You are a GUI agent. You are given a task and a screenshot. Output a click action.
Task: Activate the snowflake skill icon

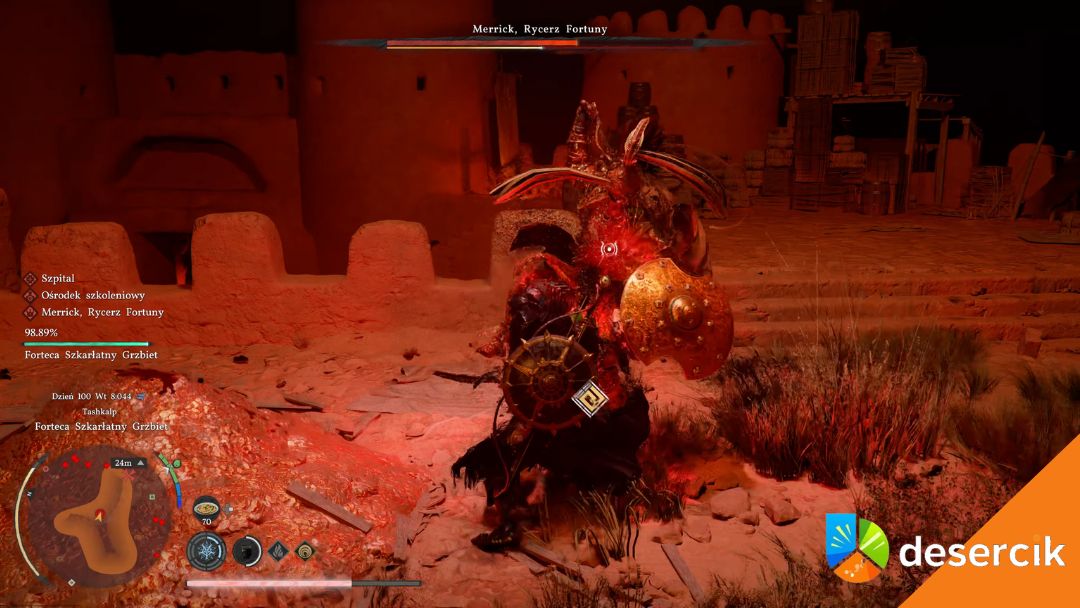pos(206,551)
